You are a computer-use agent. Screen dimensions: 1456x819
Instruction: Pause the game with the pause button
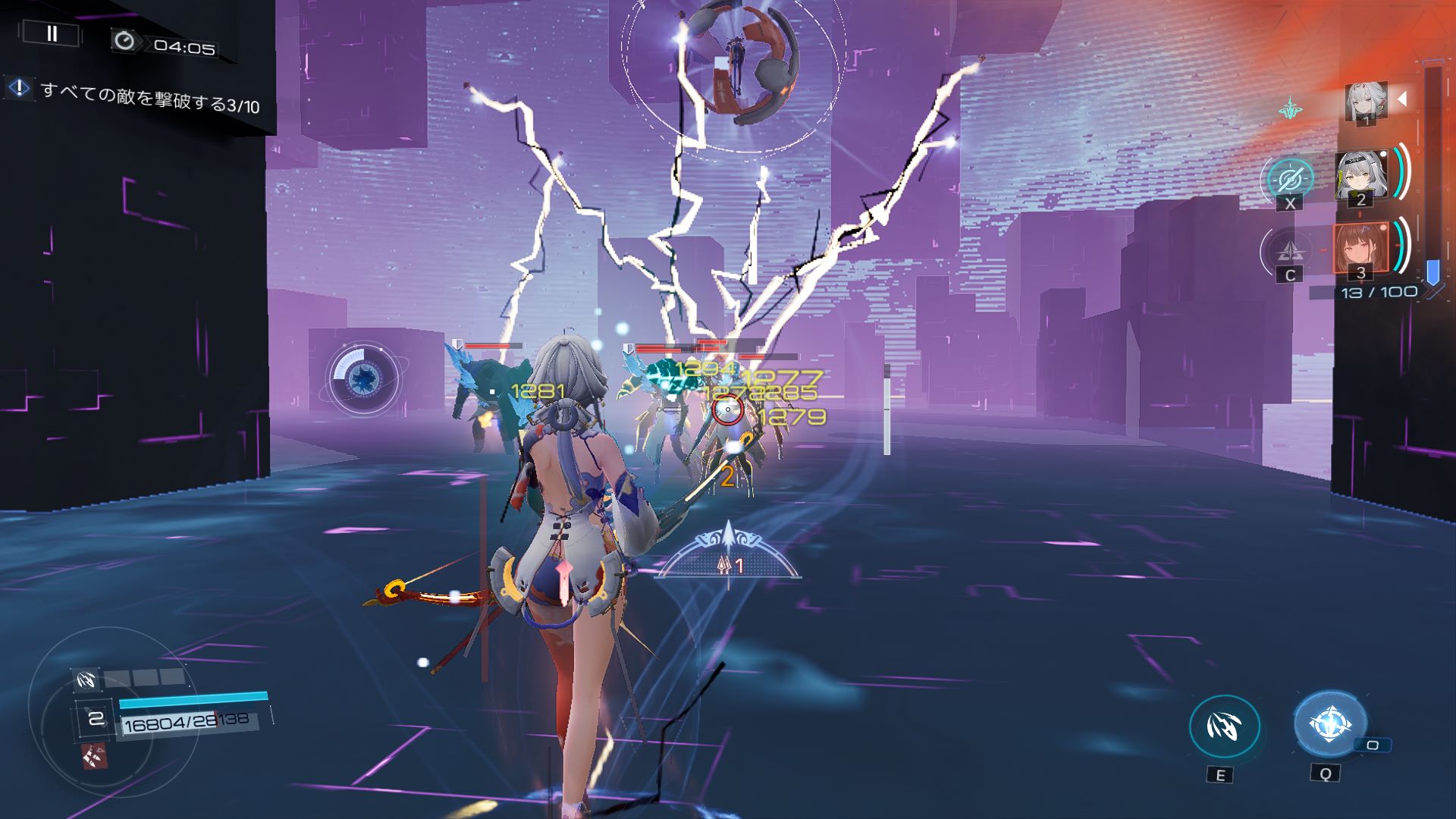pyautogui.click(x=52, y=33)
